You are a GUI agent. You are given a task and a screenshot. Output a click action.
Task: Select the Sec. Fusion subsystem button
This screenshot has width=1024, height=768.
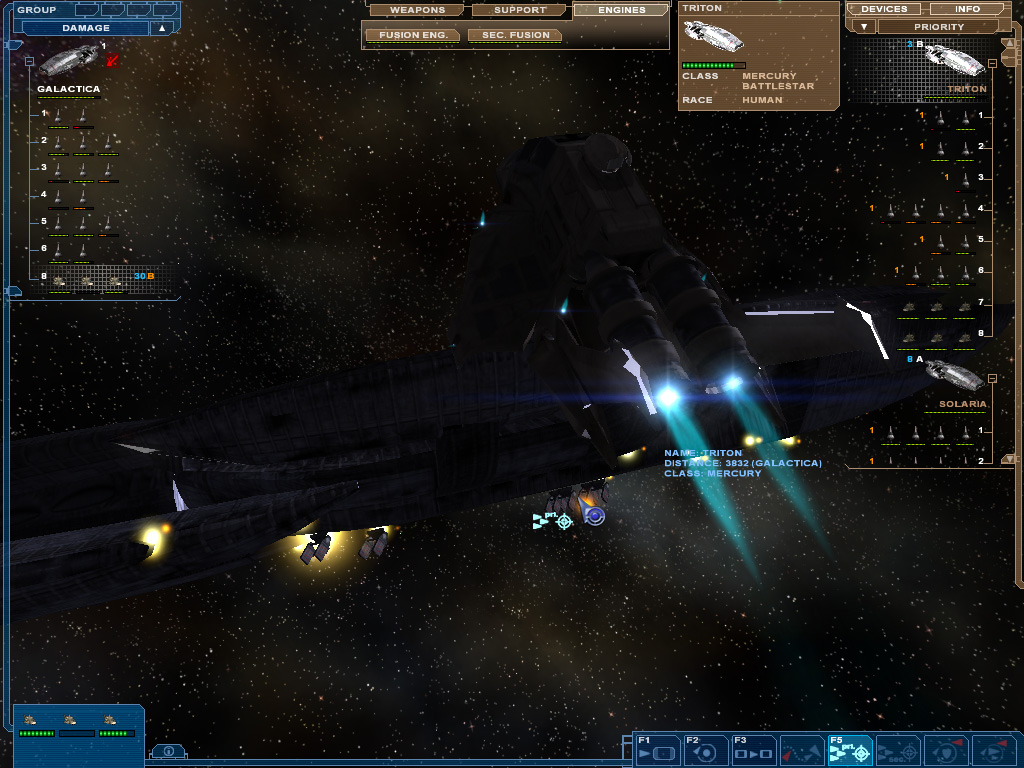[514, 35]
